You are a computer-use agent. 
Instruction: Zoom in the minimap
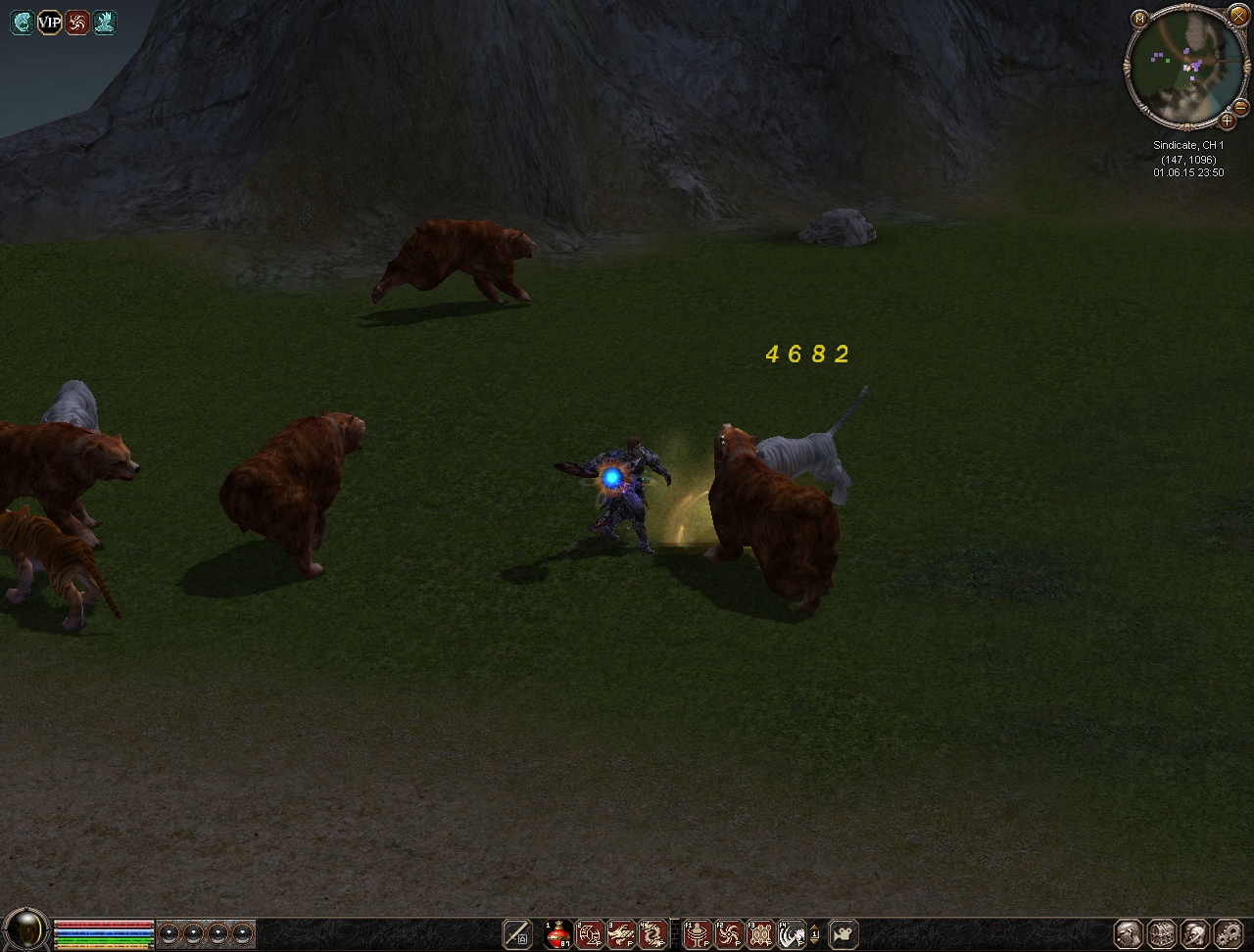[x=1227, y=121]
